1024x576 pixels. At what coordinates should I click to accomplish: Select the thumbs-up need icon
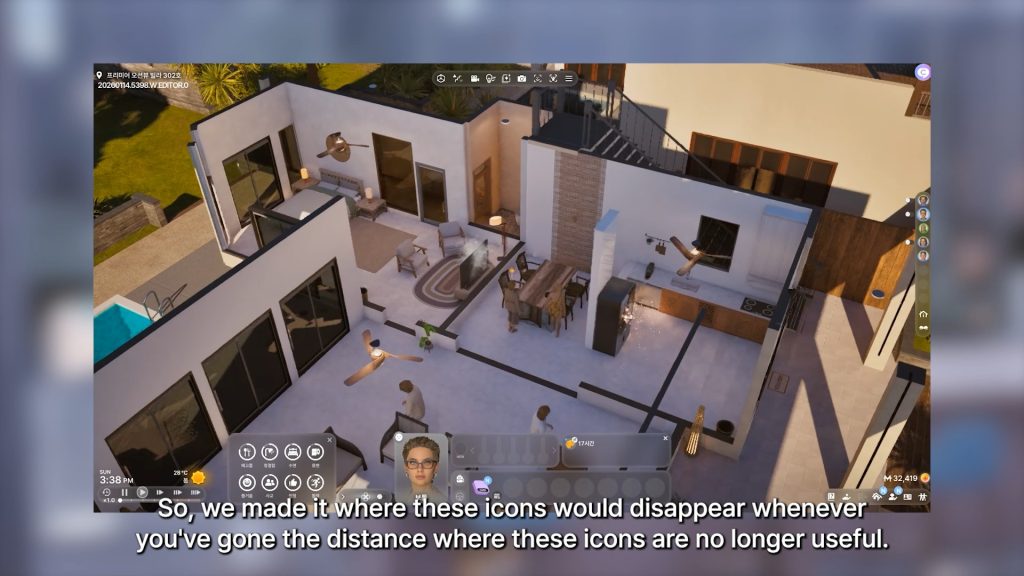(292, 482)
